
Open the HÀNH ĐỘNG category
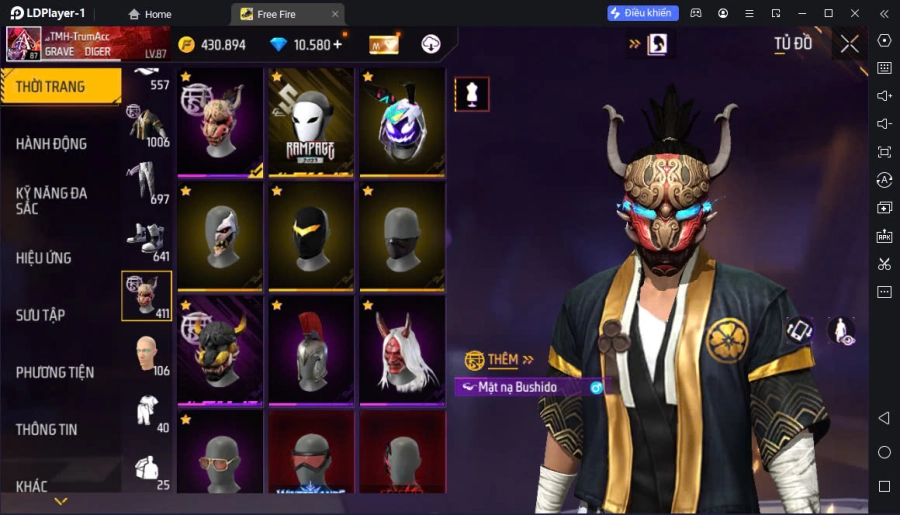pos(52,144)
